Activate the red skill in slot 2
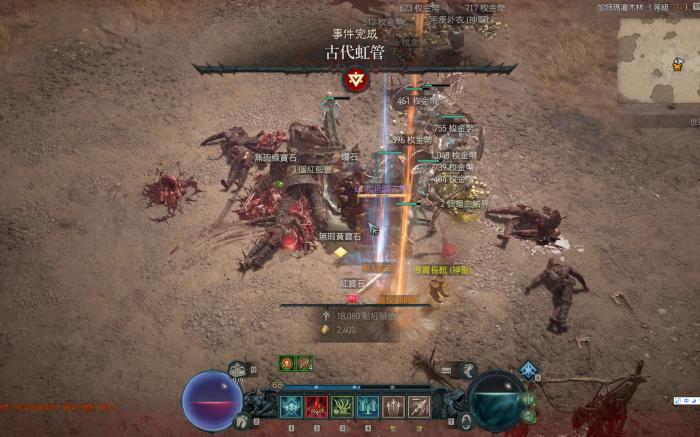This screenshot has height=437, width=700. coord(317,406)
